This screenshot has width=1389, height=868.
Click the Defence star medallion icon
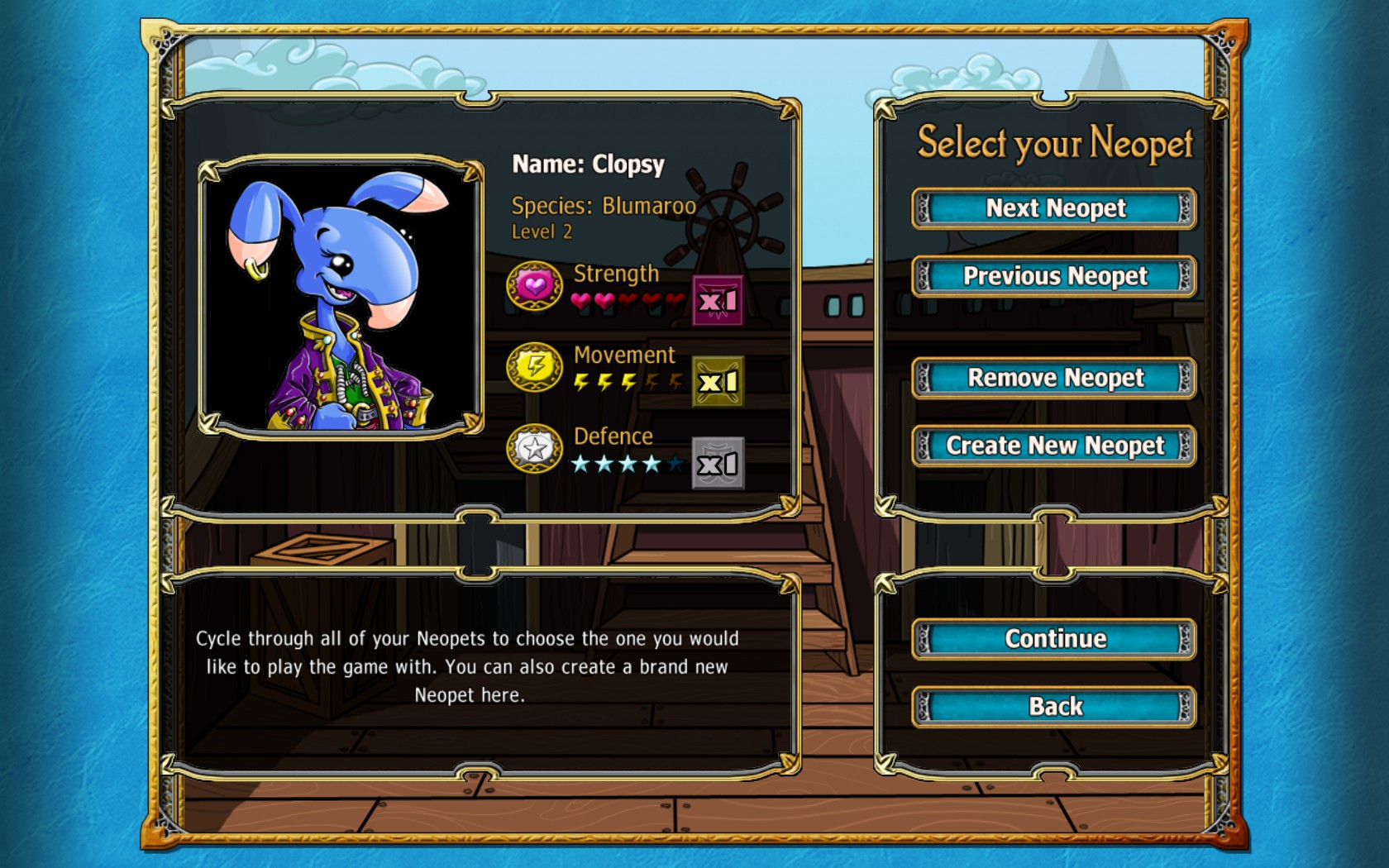534,451
